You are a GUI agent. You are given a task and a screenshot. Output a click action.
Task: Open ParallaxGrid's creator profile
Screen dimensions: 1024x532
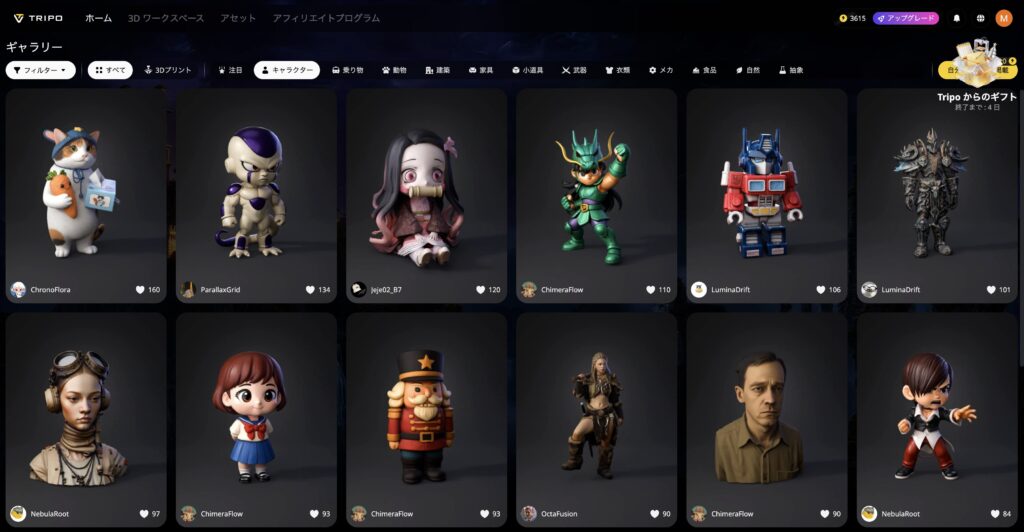click(x=220, y=290)
